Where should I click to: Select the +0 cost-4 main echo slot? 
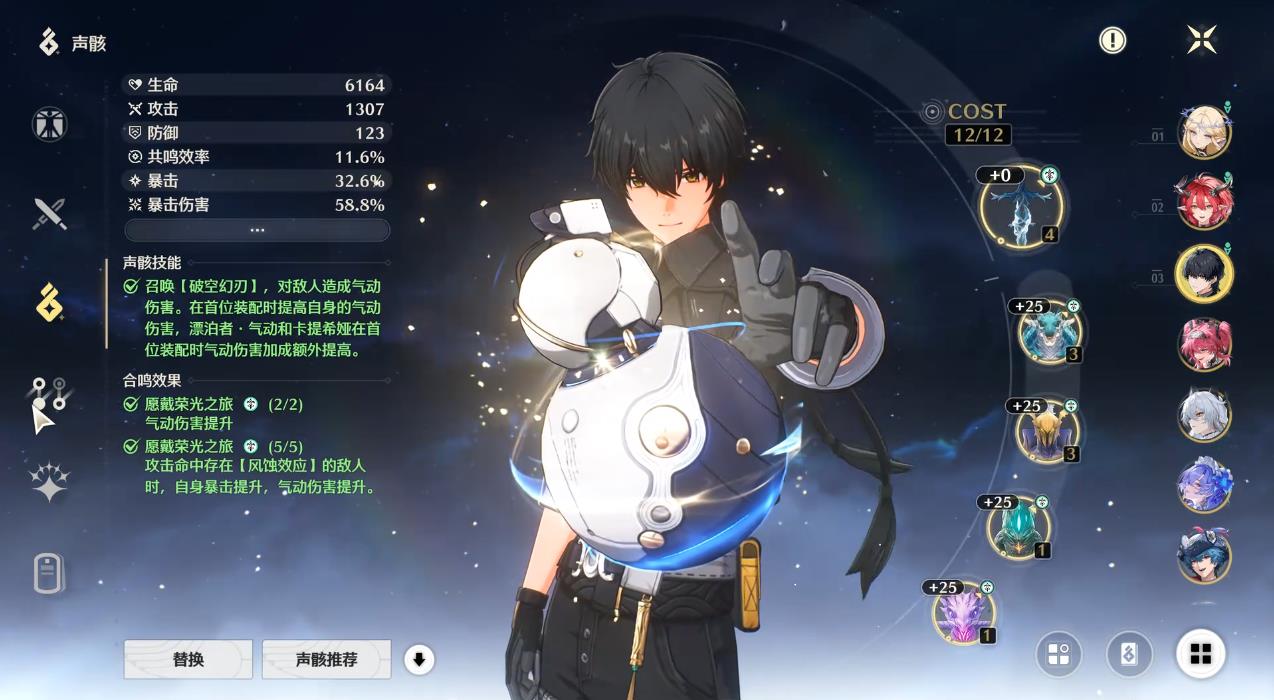[x=1020, y=206]
